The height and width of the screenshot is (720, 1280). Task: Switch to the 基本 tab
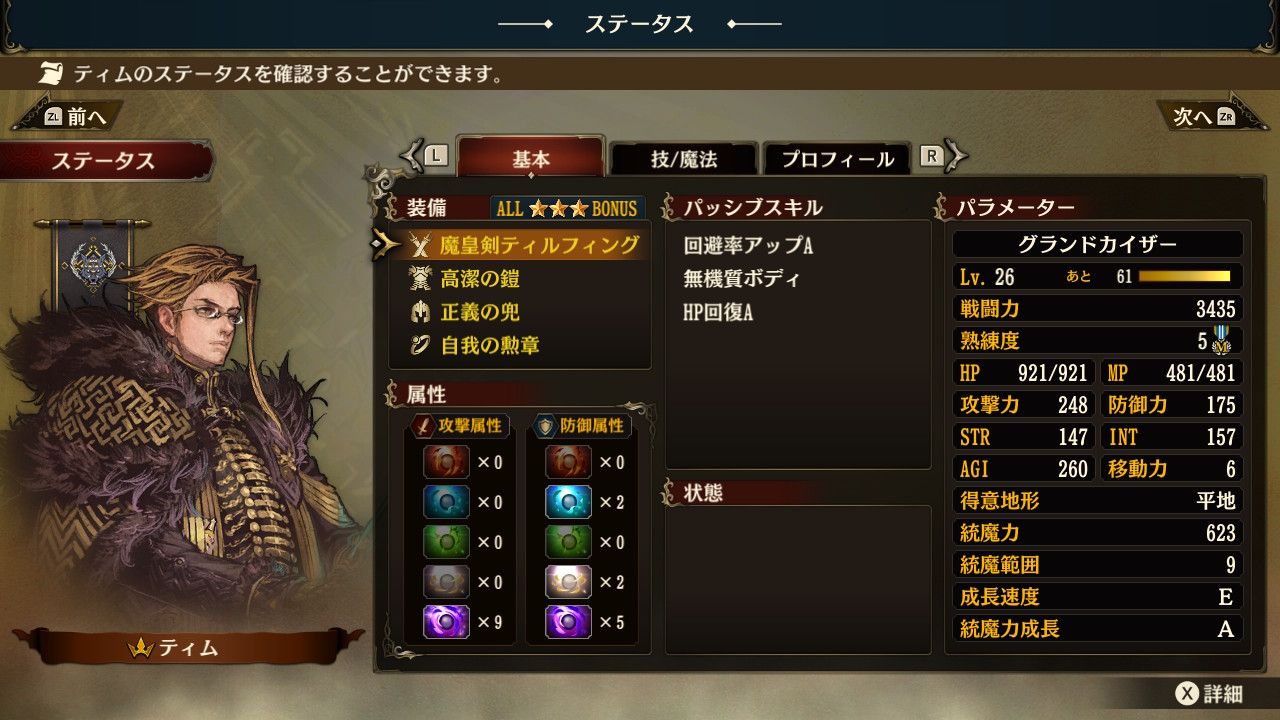click(x=531, y=159)
